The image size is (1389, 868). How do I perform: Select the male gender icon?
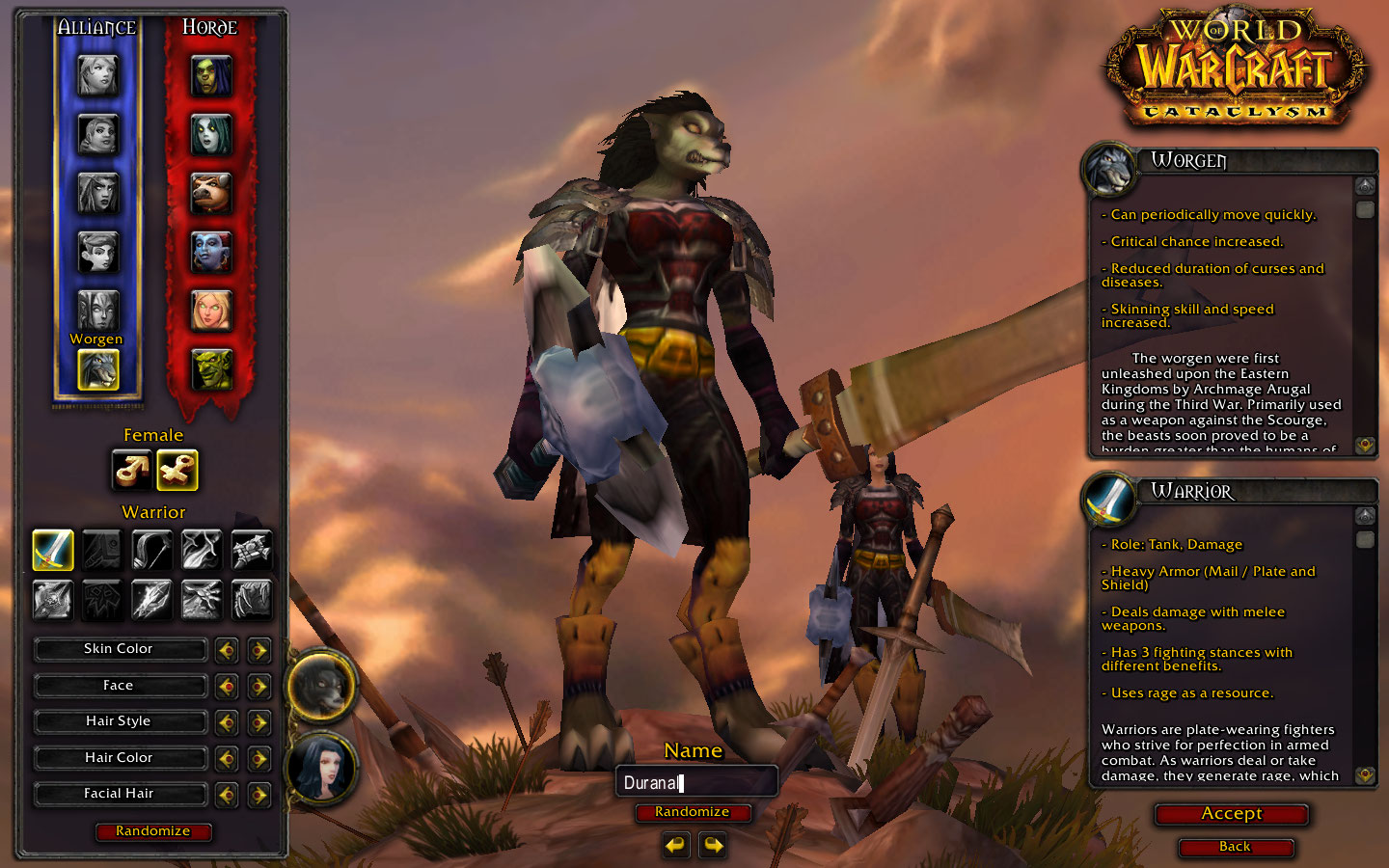(131, 471)
